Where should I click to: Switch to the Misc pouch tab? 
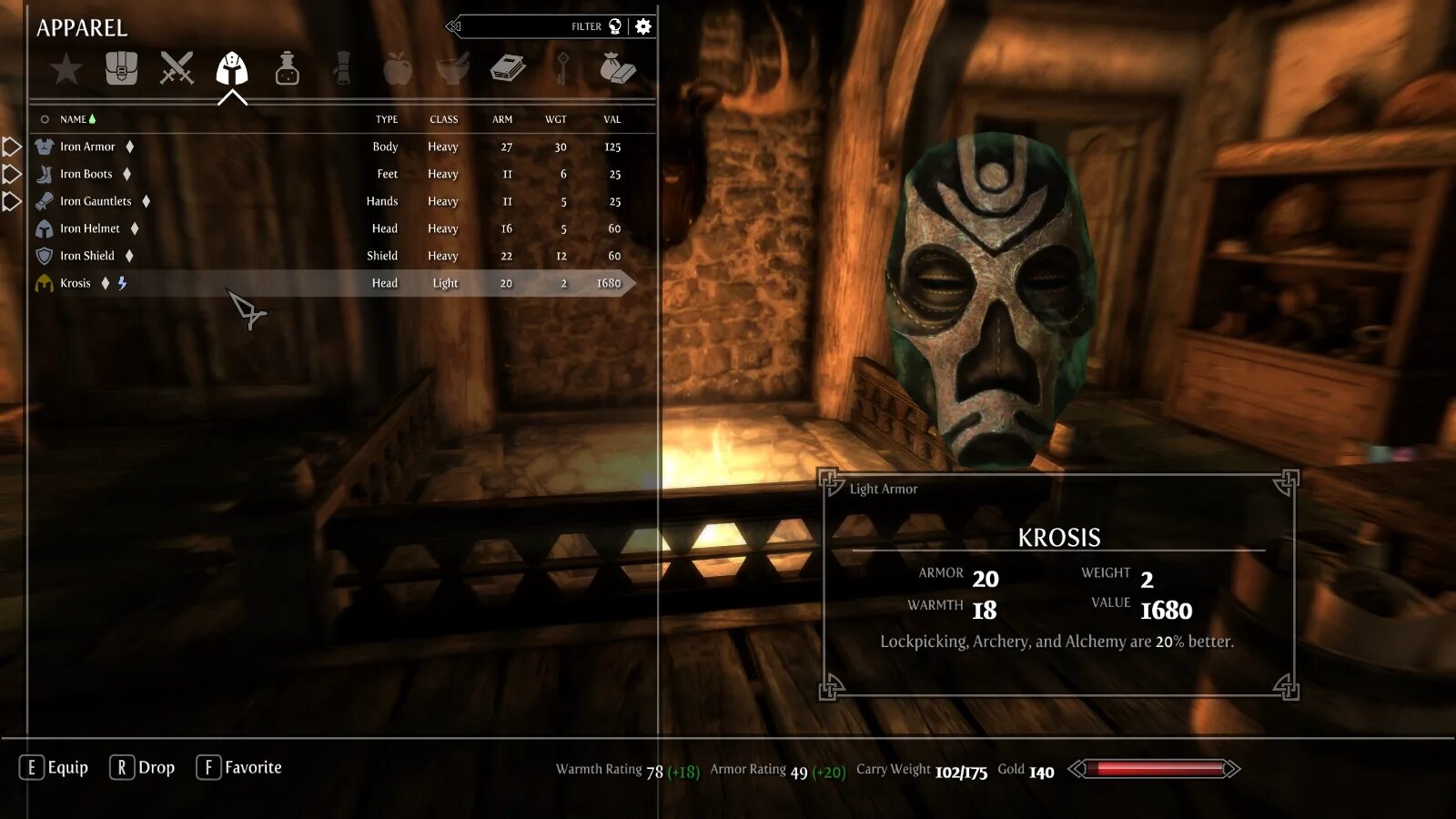click(x=618, y=68)
